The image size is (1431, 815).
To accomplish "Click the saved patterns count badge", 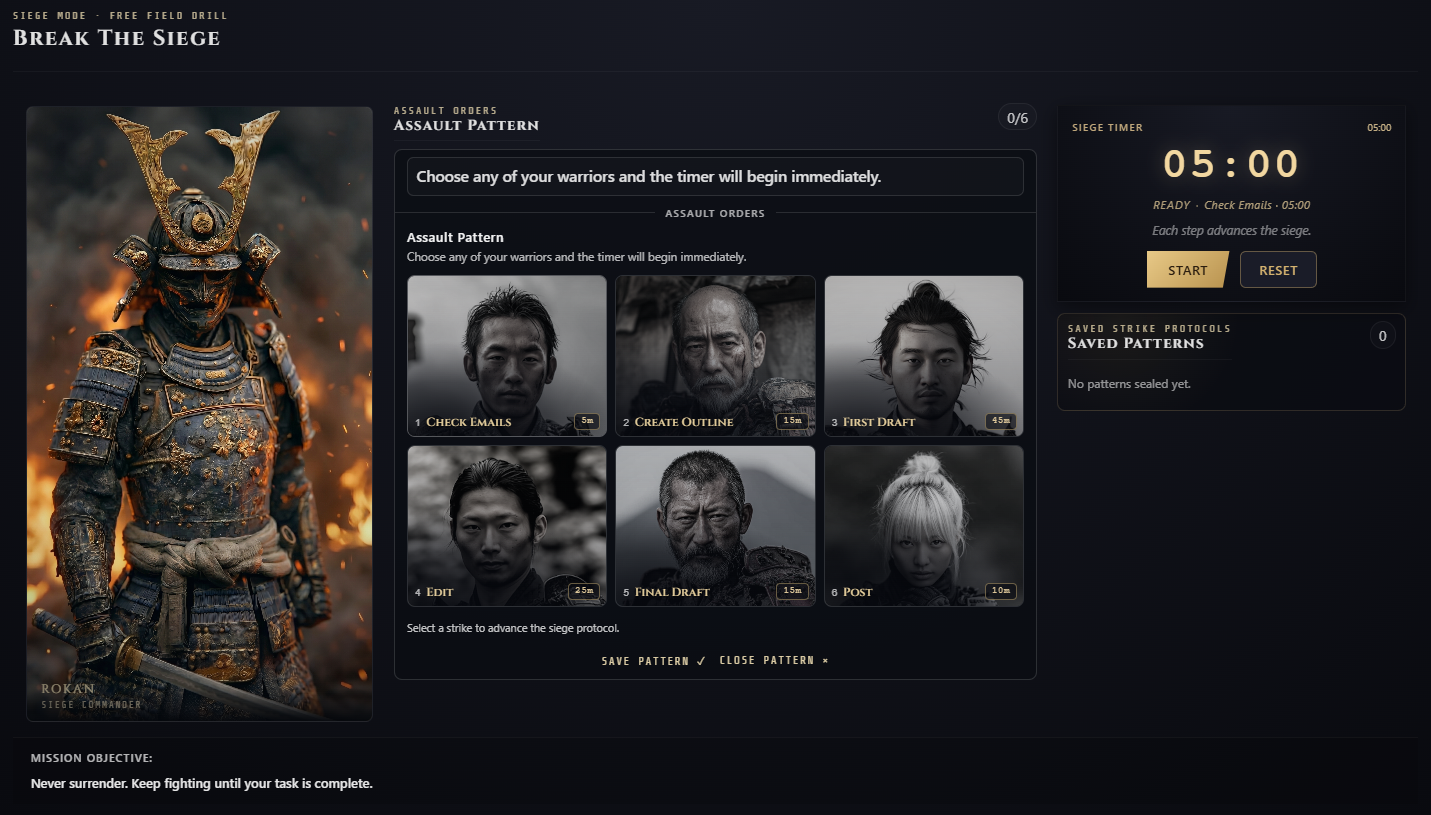I will point(1383,335).
